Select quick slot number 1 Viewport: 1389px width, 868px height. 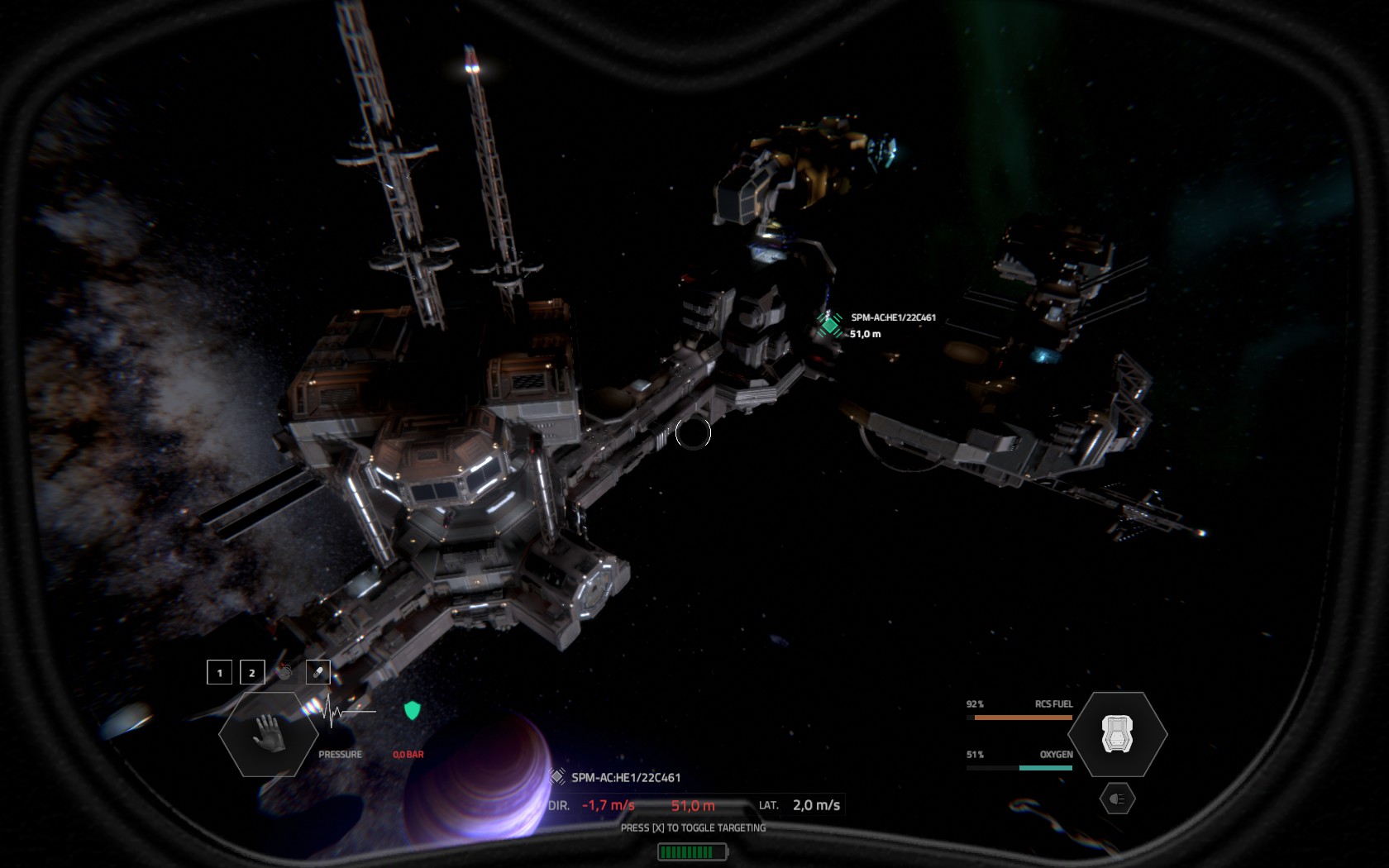tap(219, 673)
